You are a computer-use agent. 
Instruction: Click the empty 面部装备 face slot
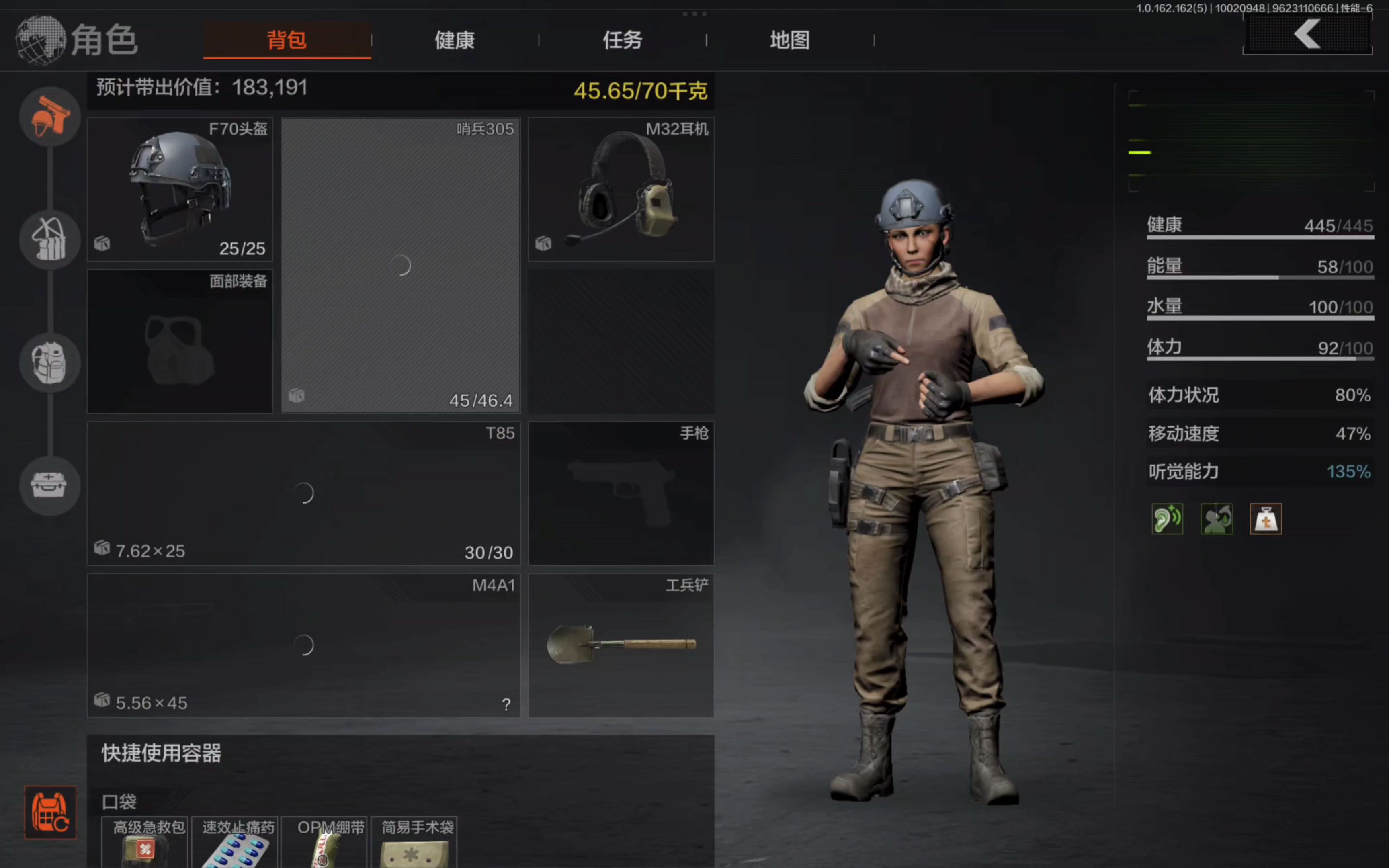click(180, 342)
